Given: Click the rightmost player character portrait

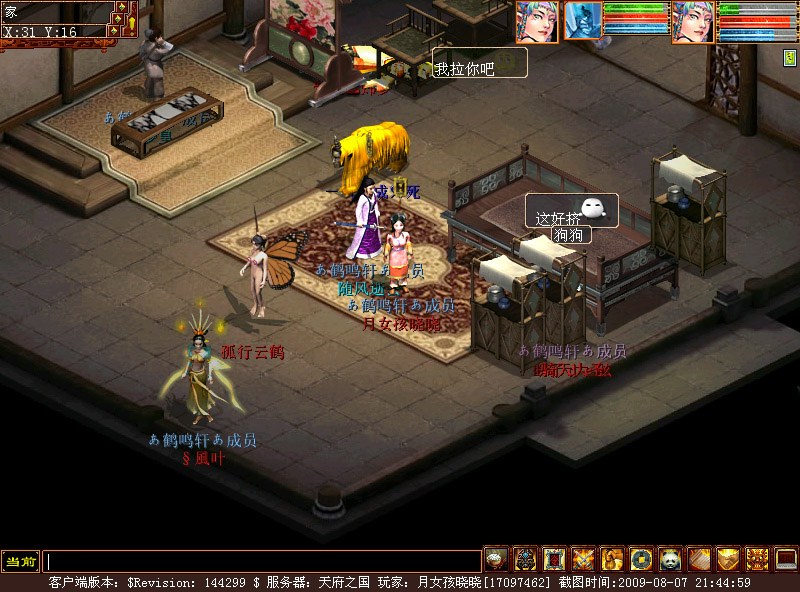Looking at the screenshot, I should [x=692, y=21].
